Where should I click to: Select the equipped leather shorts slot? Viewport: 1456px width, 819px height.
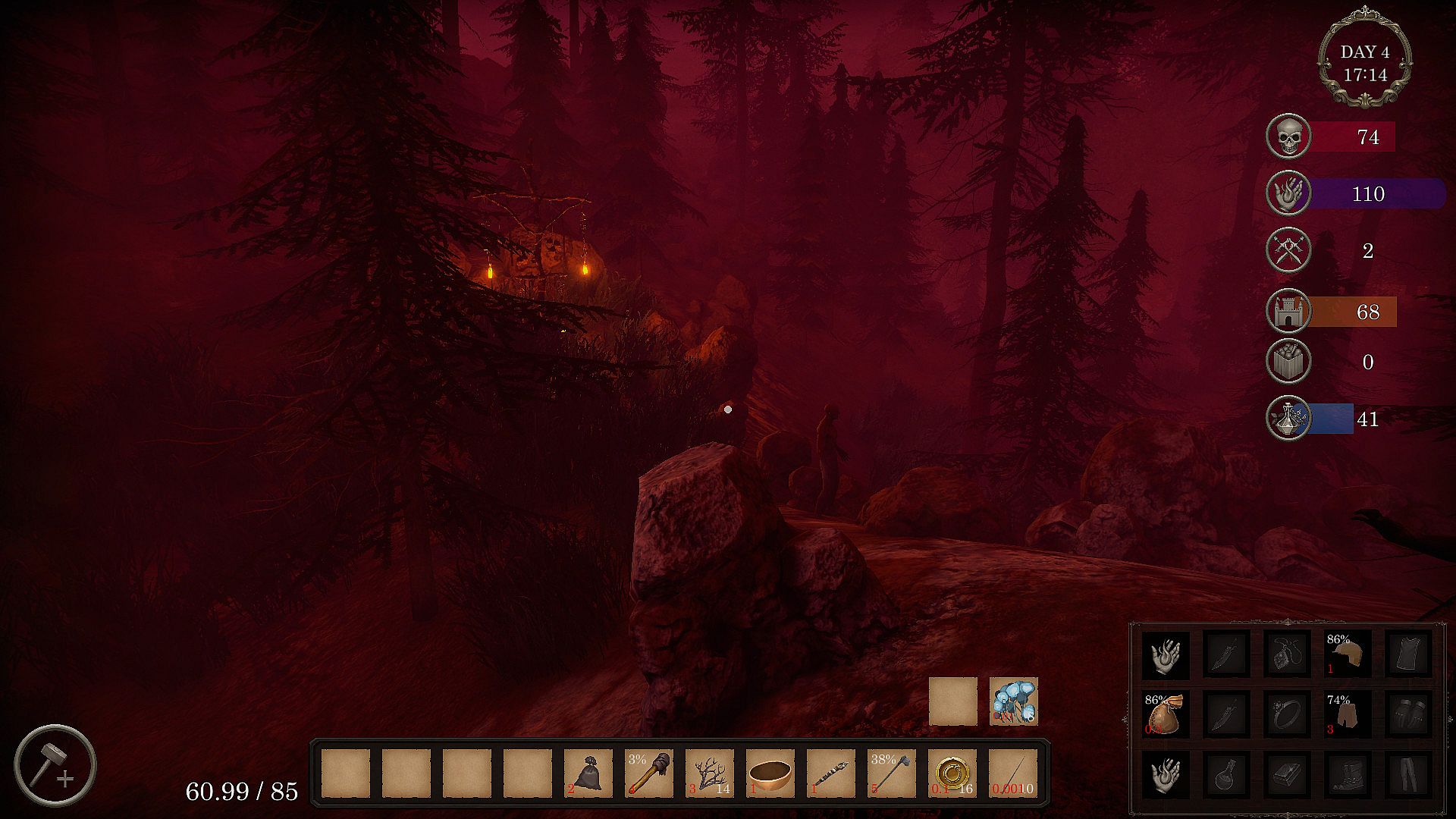(x=1348, y=714)
